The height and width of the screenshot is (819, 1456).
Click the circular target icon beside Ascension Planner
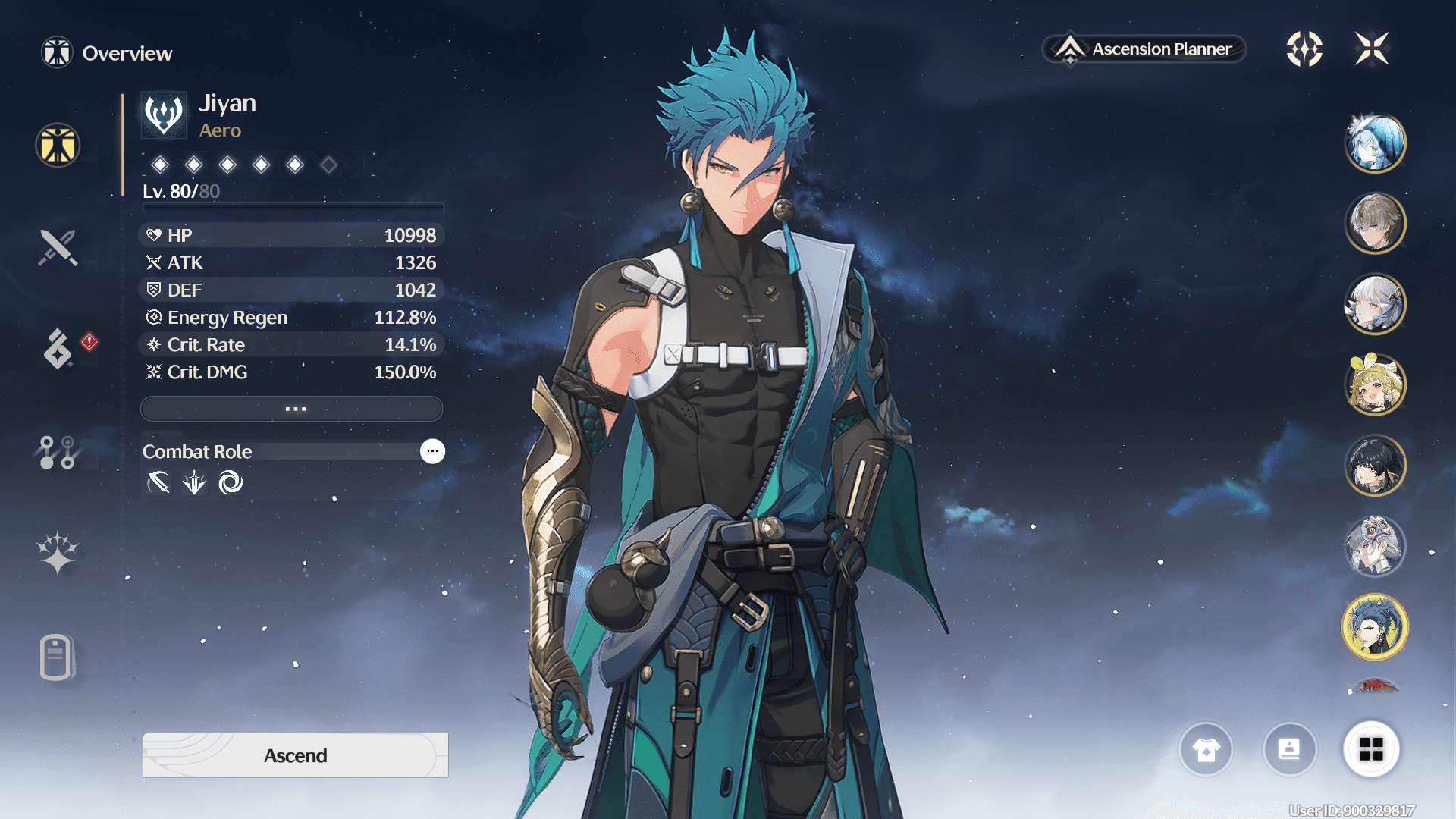[x=1304, y=49]
